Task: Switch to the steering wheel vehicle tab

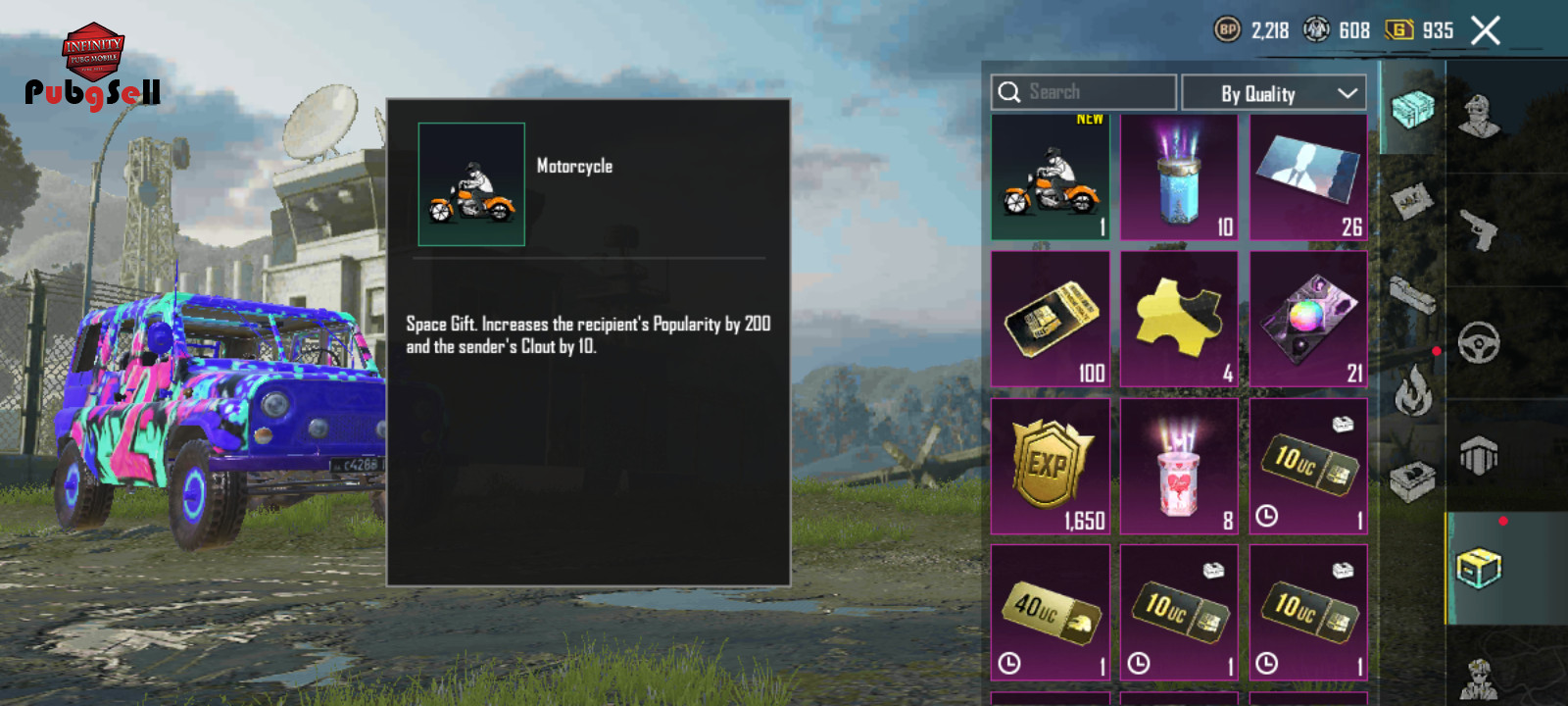Action: click(x=1479, y=343)
